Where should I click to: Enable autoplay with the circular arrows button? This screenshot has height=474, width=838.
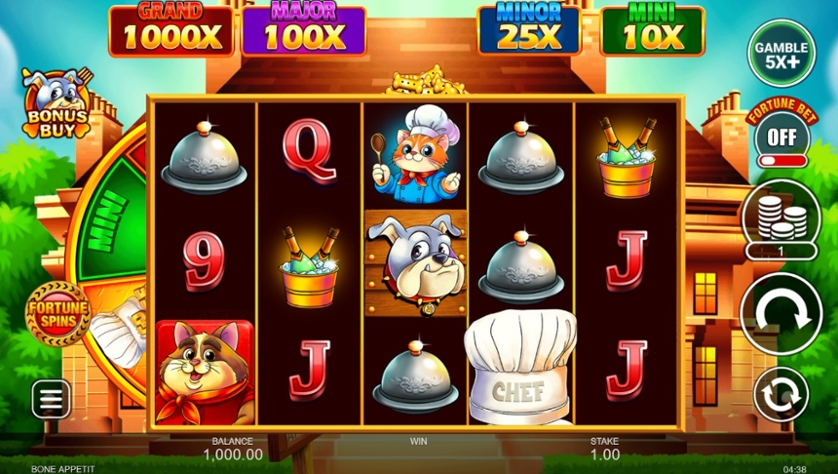point(781,394)
